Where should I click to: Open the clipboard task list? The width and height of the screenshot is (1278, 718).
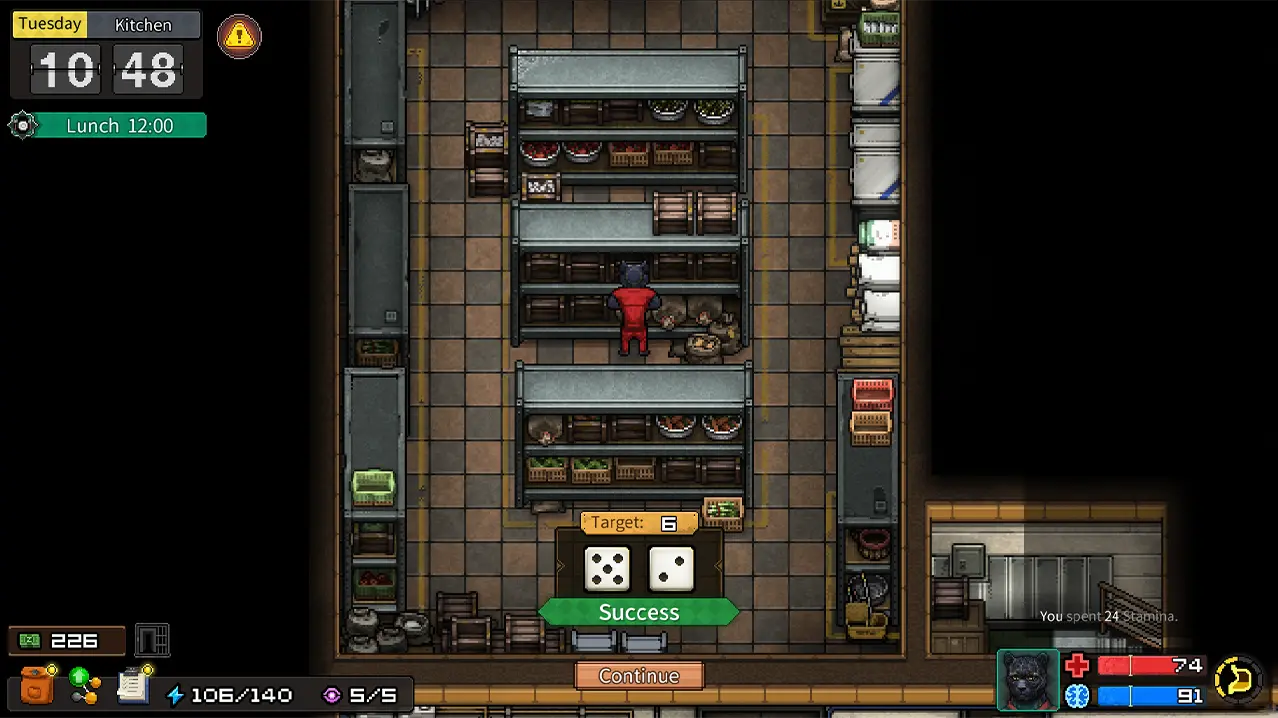[x=133, y=684]
